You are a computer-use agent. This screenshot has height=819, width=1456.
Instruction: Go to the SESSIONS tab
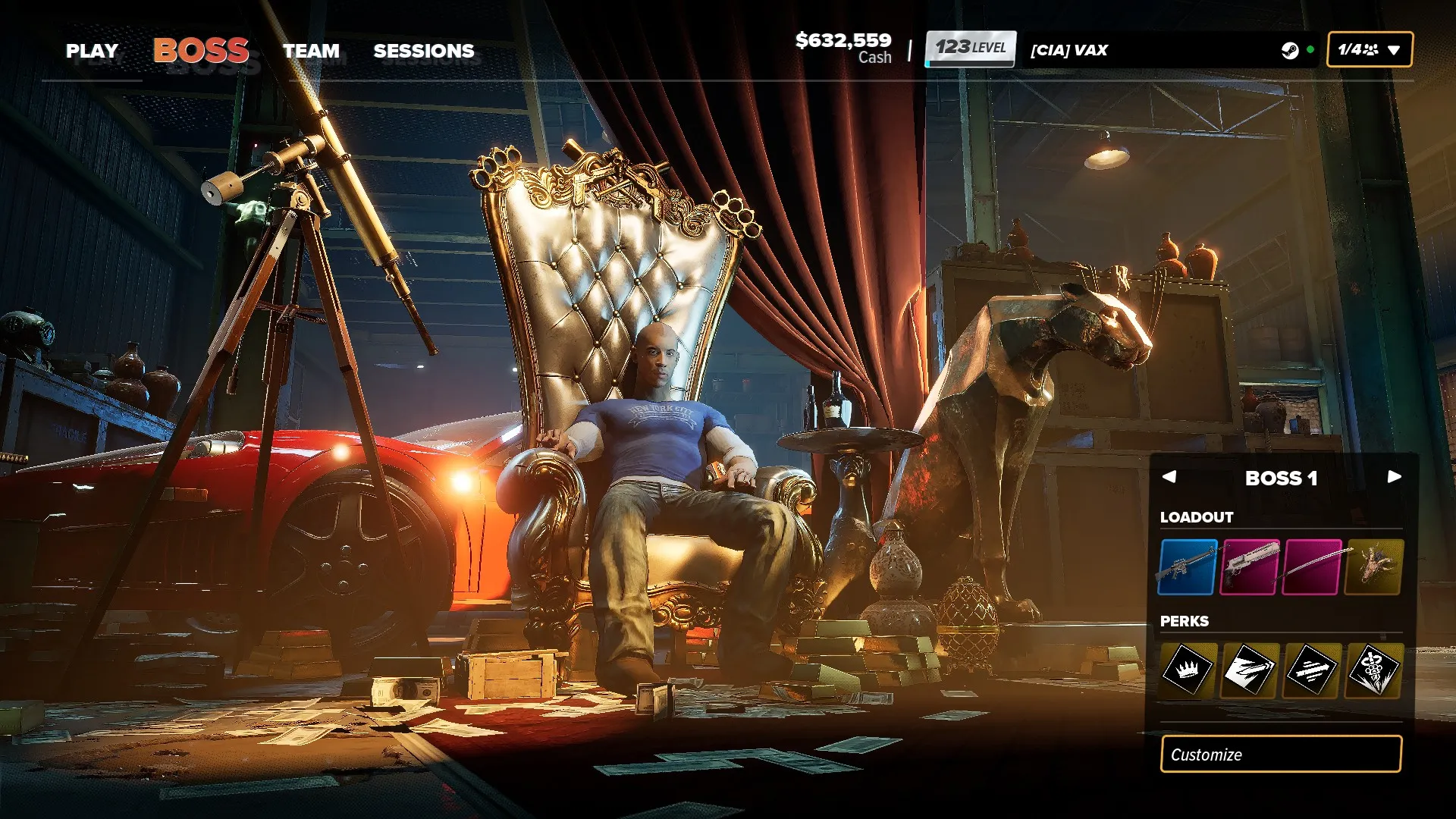pyautogui.click(x=423, y=51)
